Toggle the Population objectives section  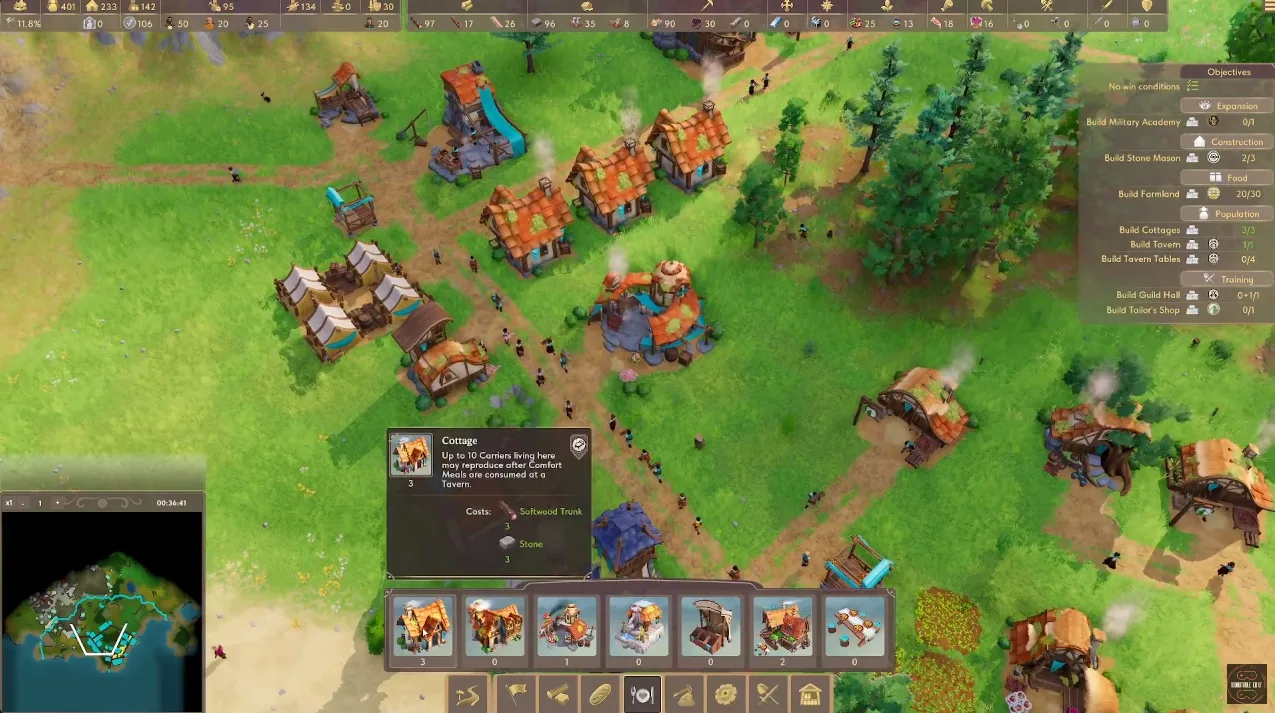1229,213
